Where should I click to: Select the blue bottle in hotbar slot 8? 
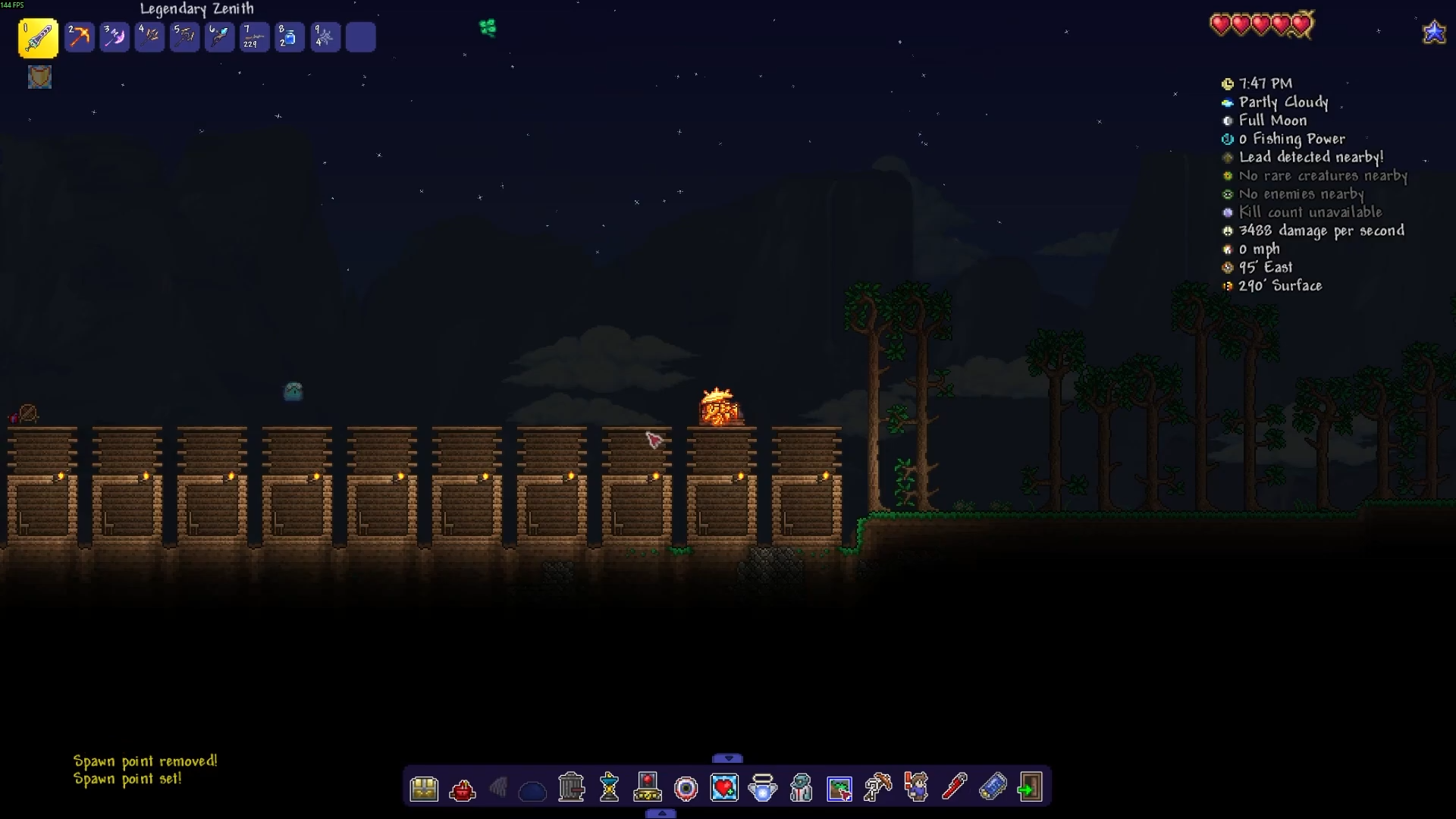[x=290, y=37]
